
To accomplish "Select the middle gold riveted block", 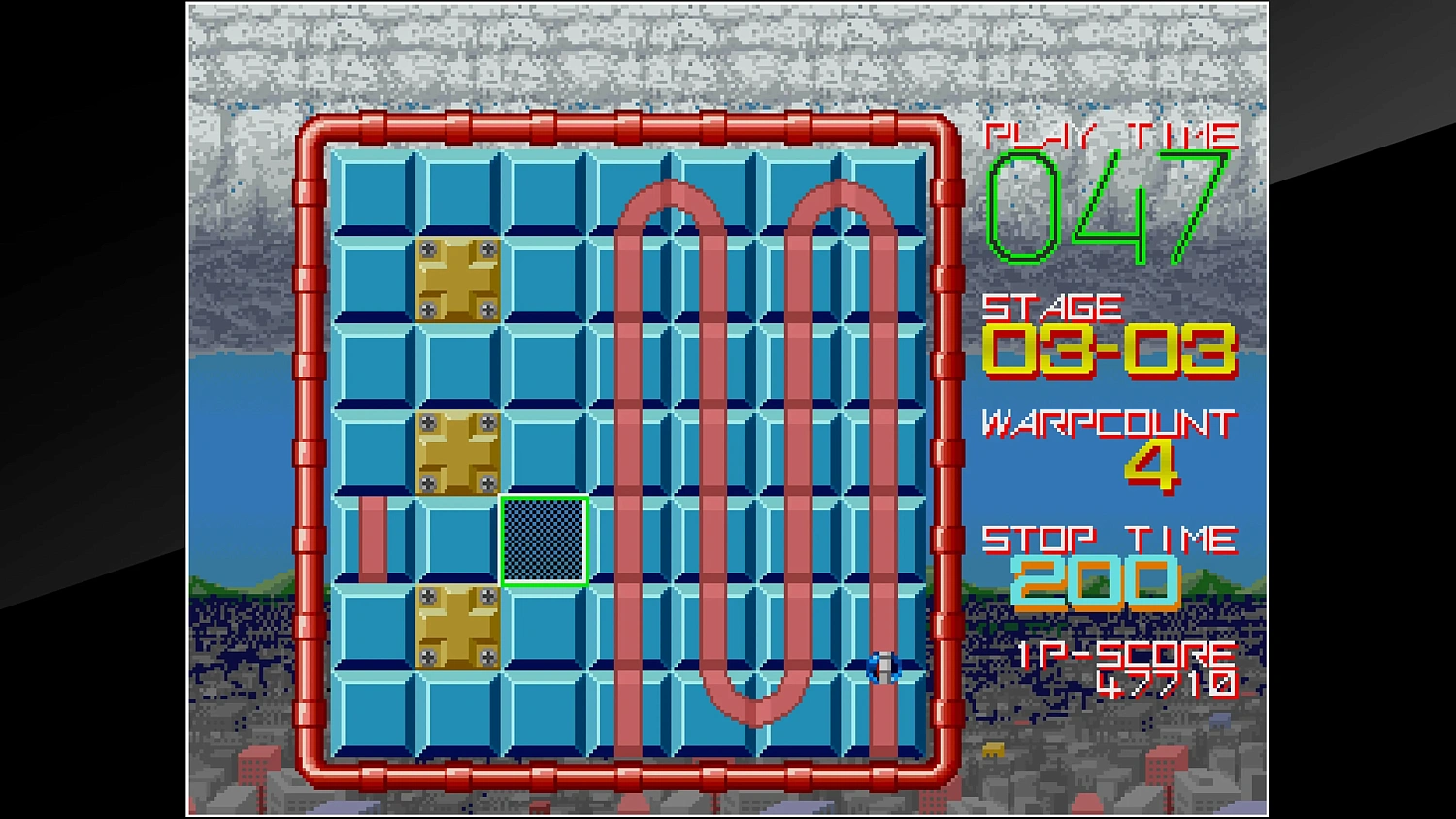I will coord(456,452).
